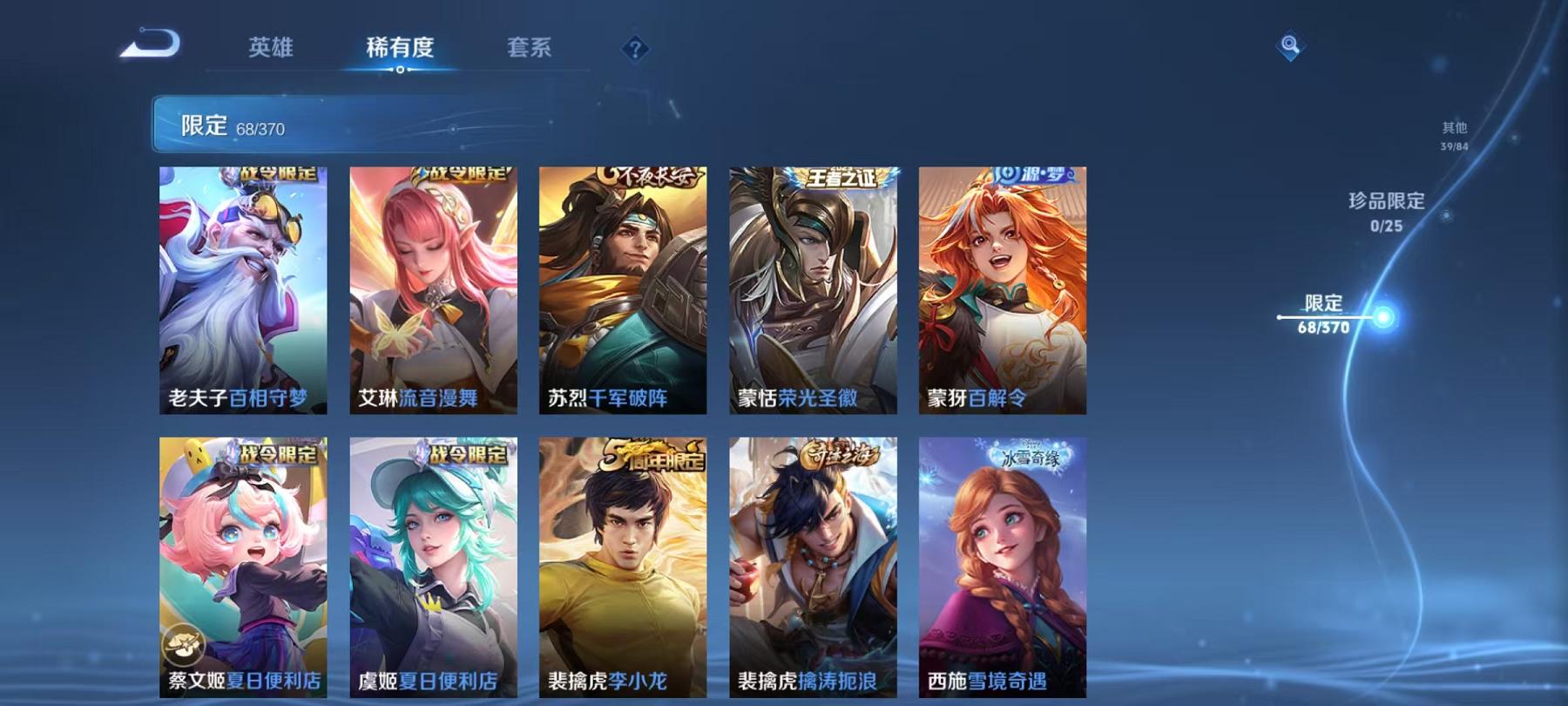Select the 其他 39/84 category node
Screen dimensions: 1568x706
pyautogui.click(x=1455, y=135)
